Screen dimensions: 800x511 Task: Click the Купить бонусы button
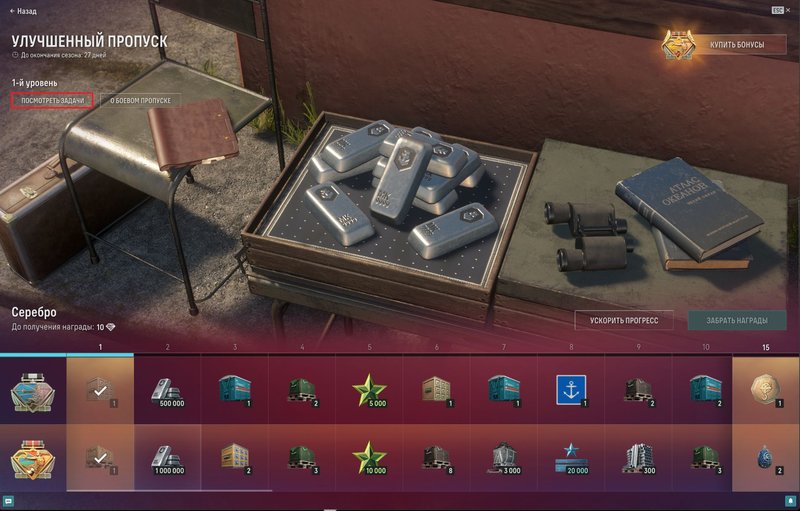click(x=724, y=46)
